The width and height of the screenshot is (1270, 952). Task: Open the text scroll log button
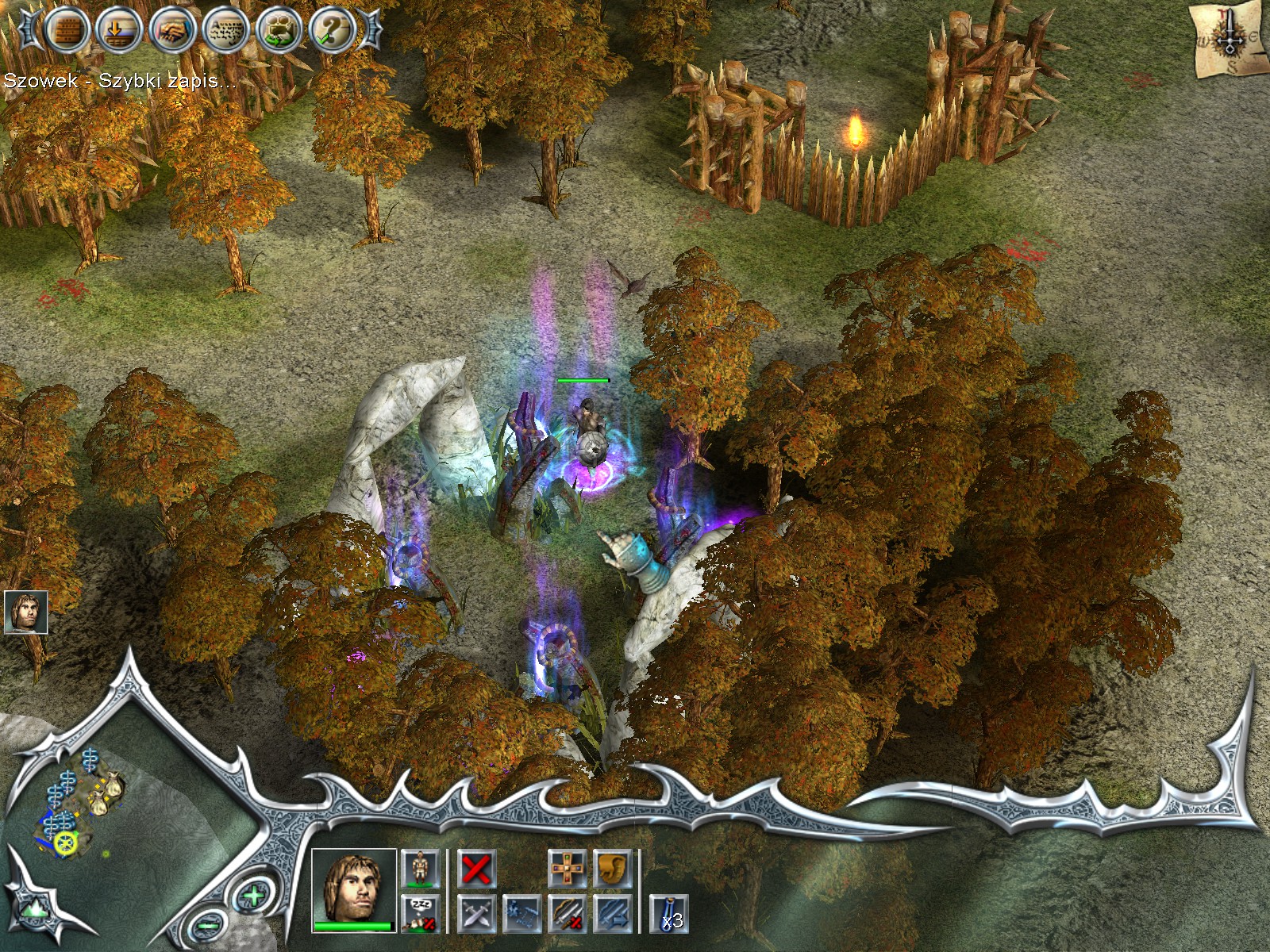pyautogui.click(x=226, y=31)
